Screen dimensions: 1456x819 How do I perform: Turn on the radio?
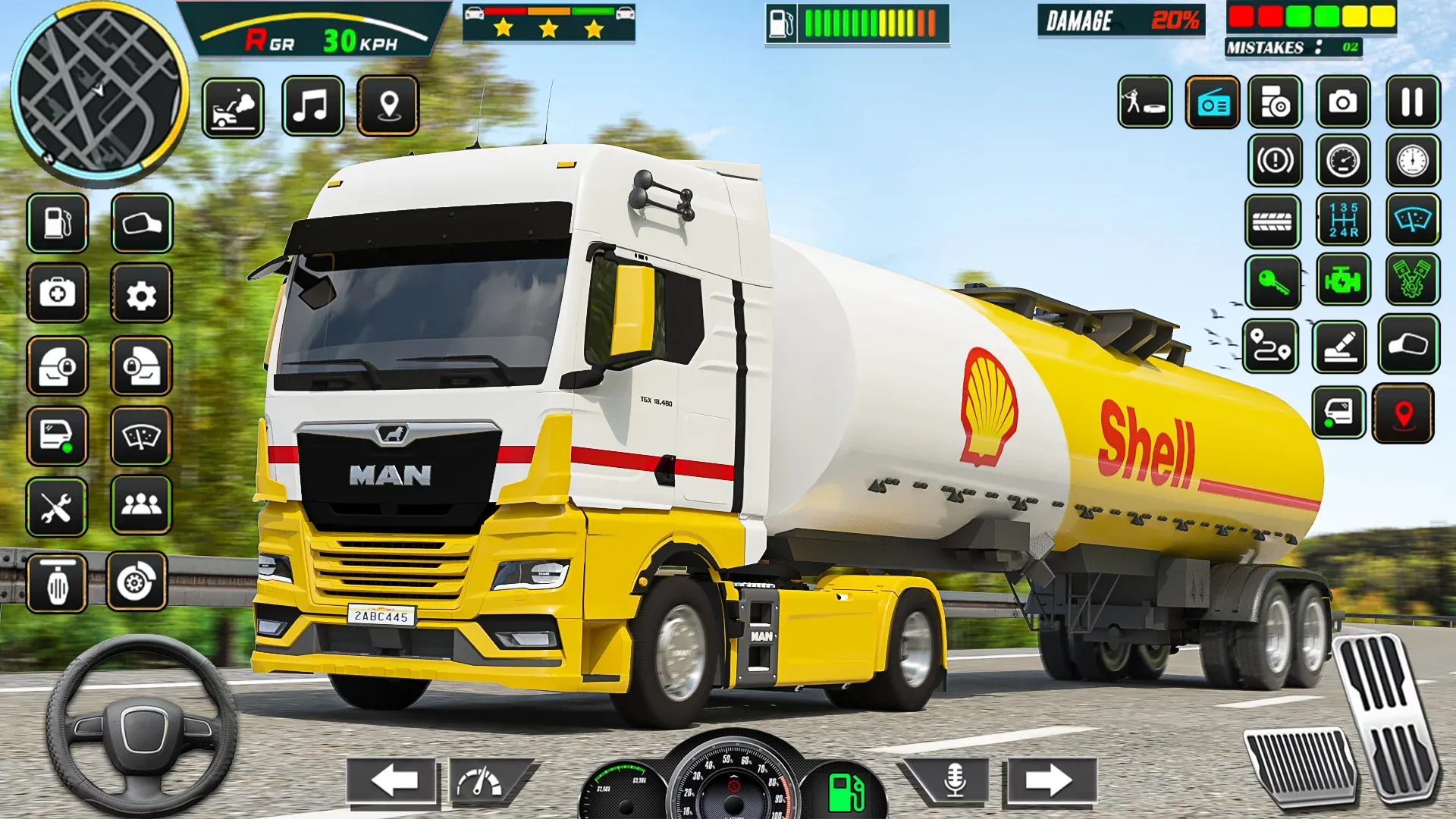pos(1212,103)
